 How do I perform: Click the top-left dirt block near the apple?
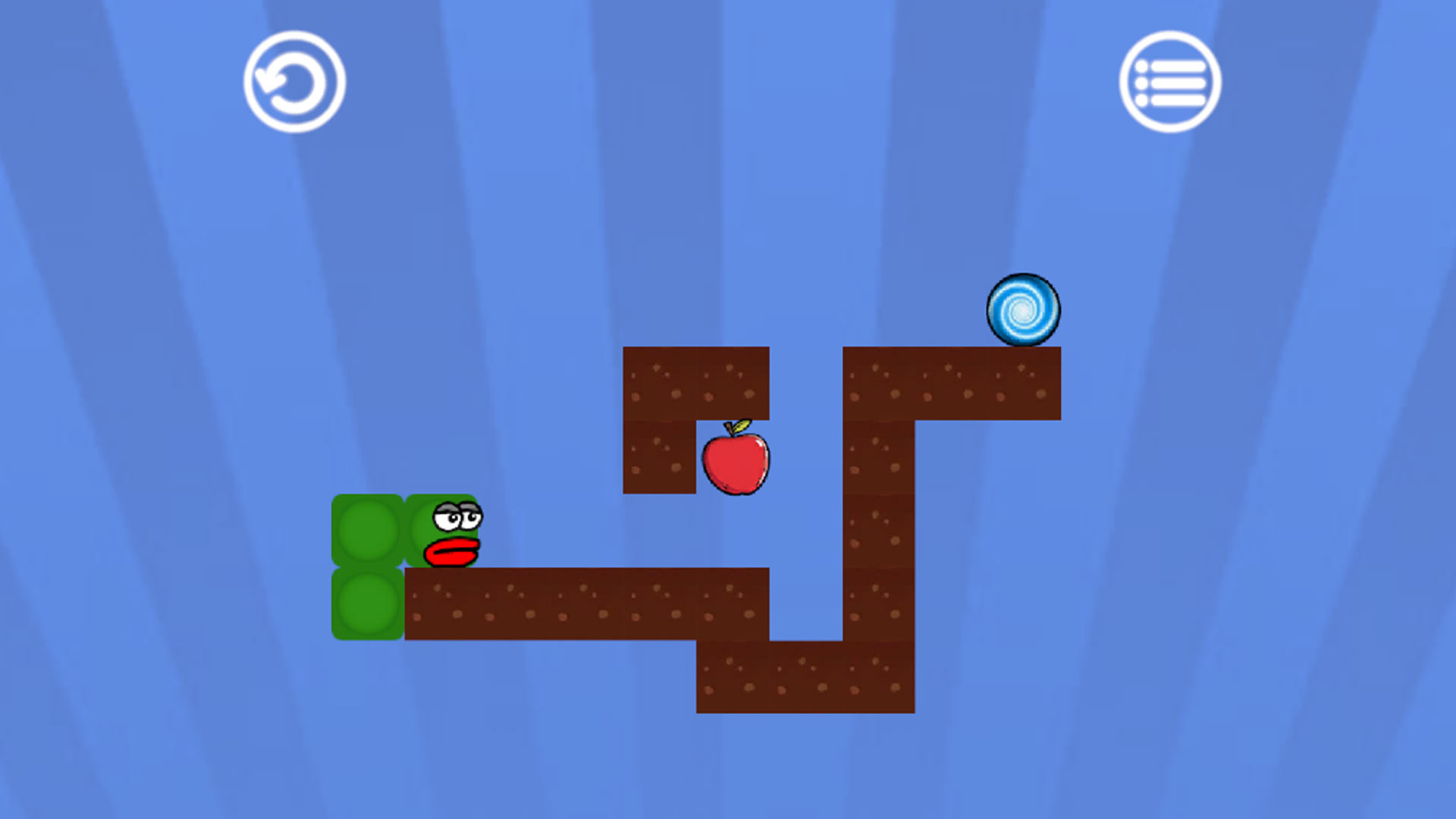coord(660,383)
